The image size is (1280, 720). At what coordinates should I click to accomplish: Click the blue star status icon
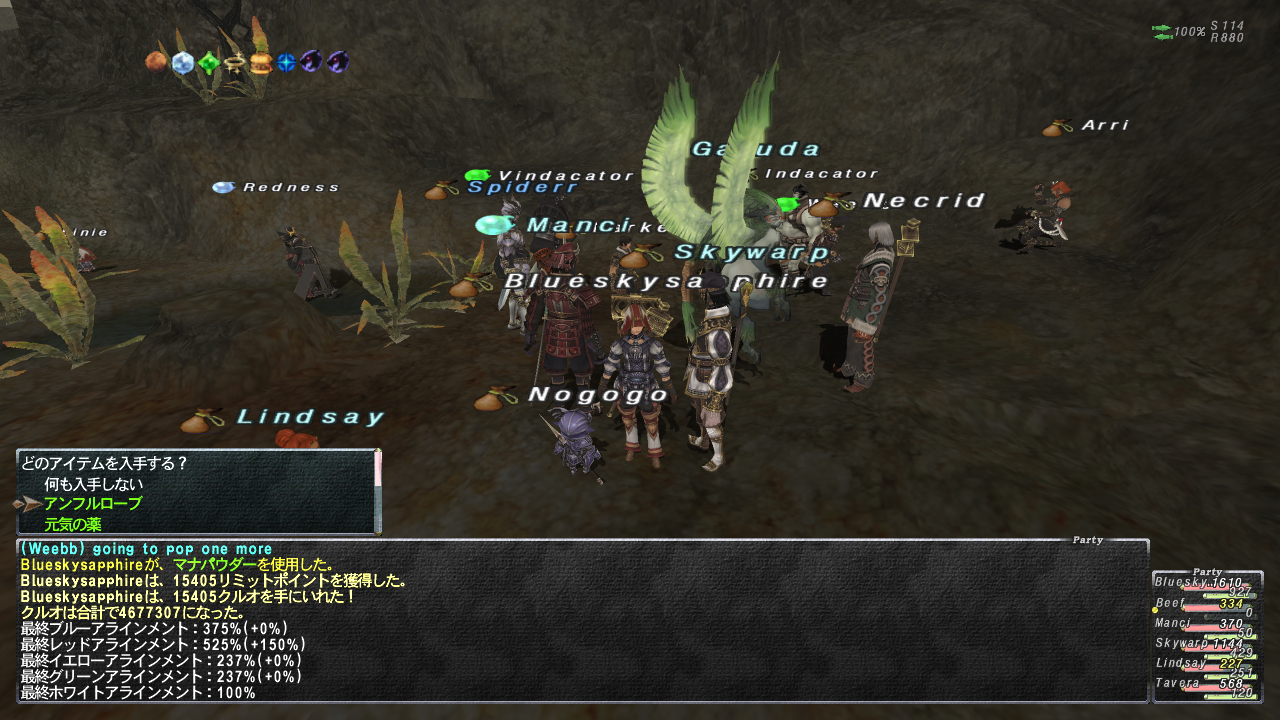tap(287, 62)
